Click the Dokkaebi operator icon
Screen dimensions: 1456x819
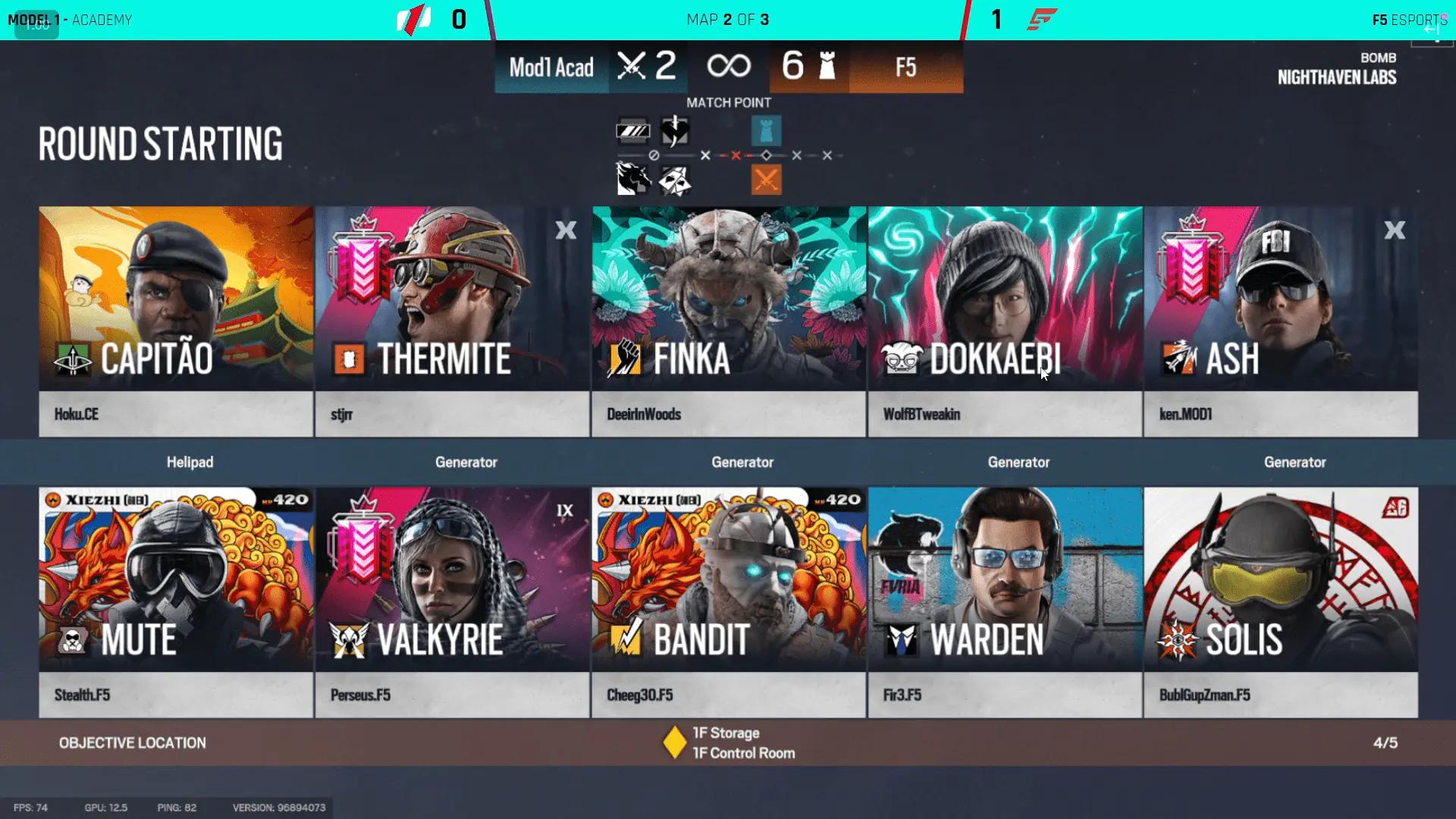[x=902, y=358]
